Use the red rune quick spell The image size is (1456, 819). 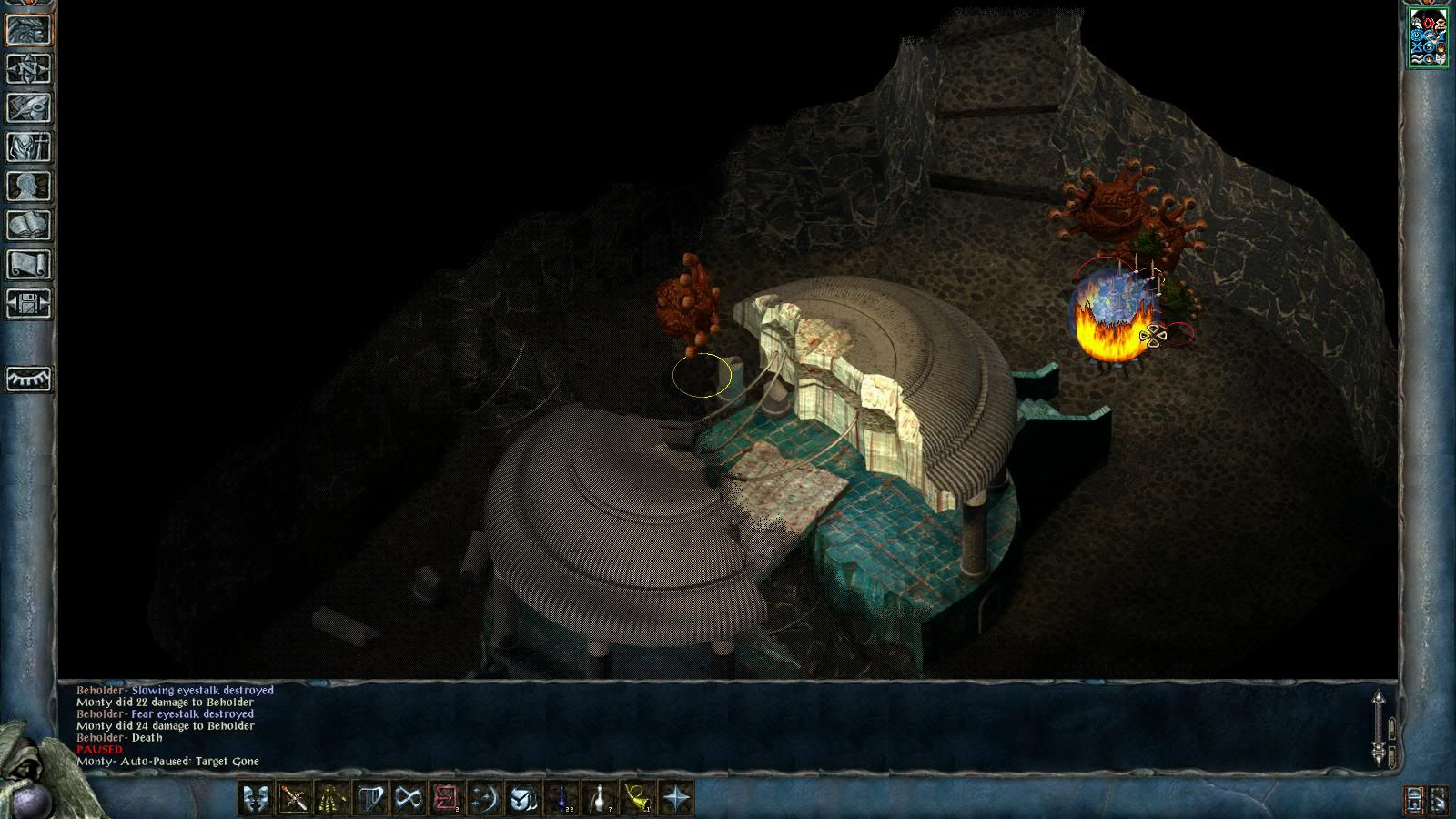click(447, 798)
